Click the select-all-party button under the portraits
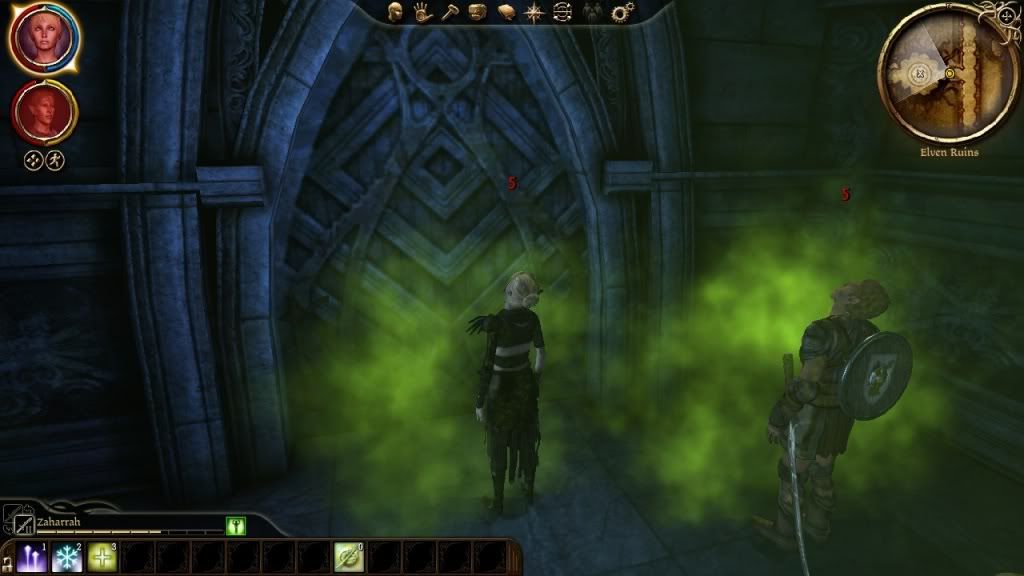Viewport: 1024px width, 576px height. click(33, 160)
